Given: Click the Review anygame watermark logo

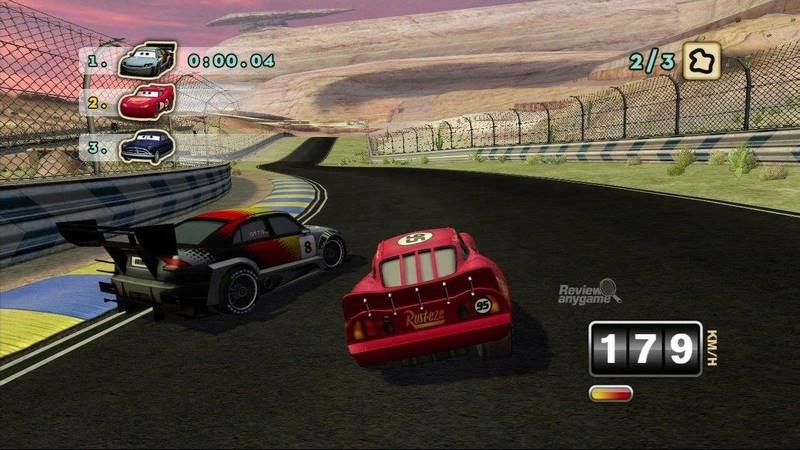Looking at the screenshot, I should (x=589, y=292).
